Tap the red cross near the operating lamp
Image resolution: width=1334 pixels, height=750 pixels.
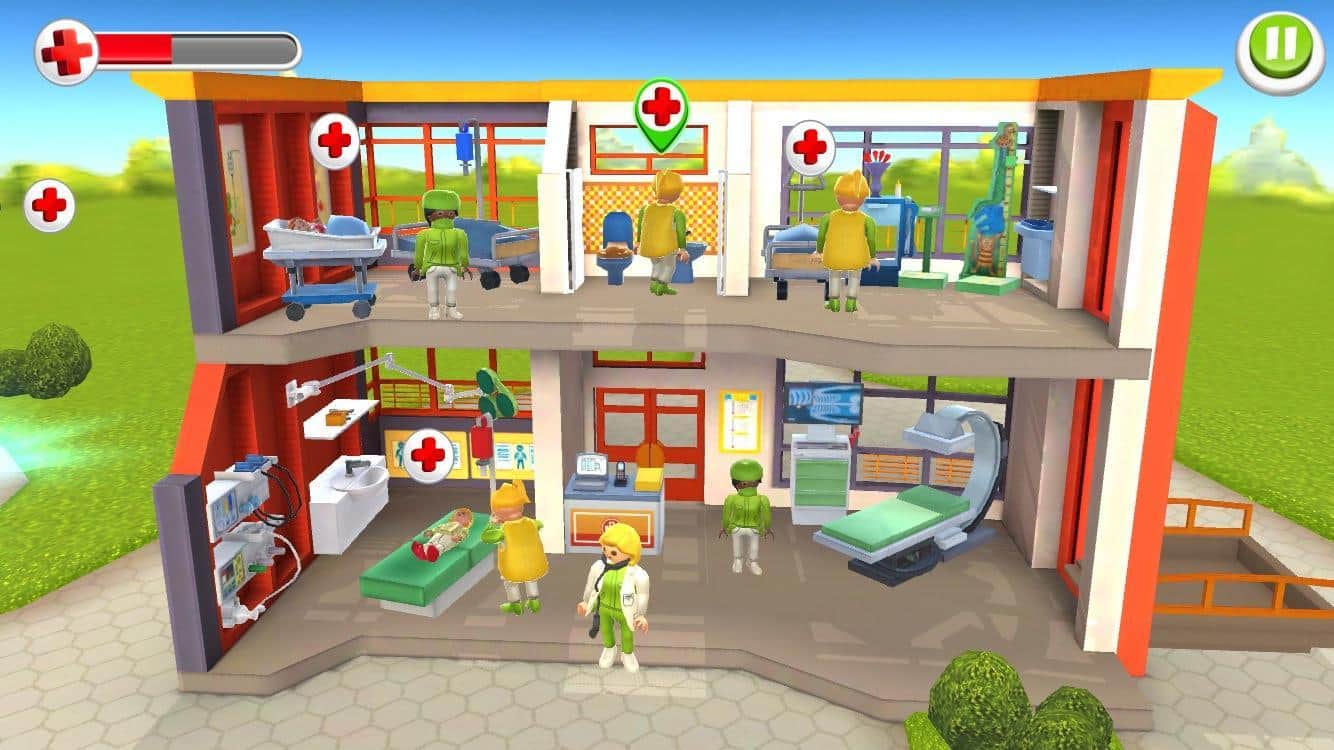click(430, 452)
